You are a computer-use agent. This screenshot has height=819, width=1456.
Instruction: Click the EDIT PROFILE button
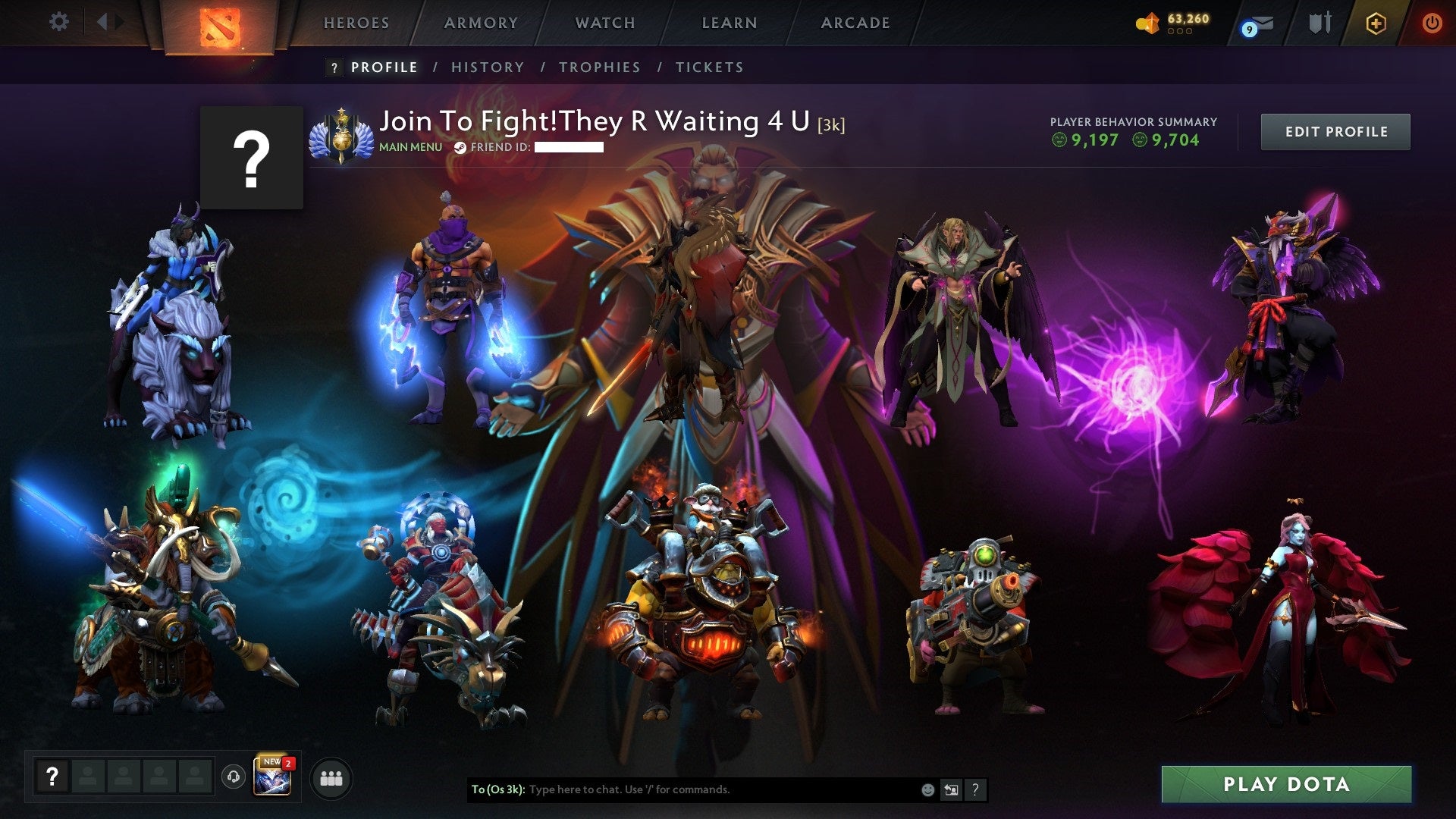1335,131
